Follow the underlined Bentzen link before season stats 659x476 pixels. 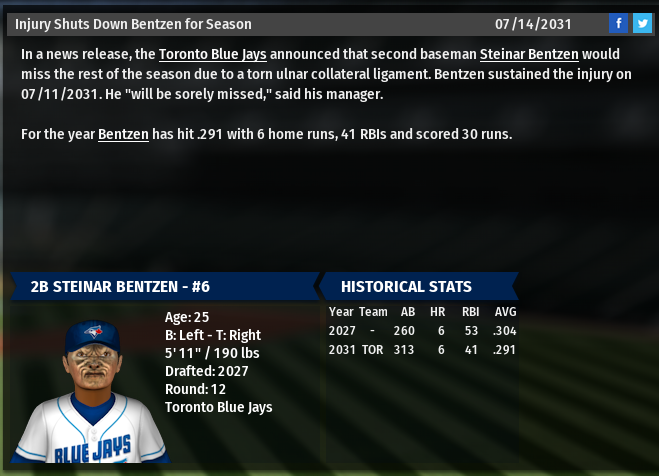coord(123,134)
